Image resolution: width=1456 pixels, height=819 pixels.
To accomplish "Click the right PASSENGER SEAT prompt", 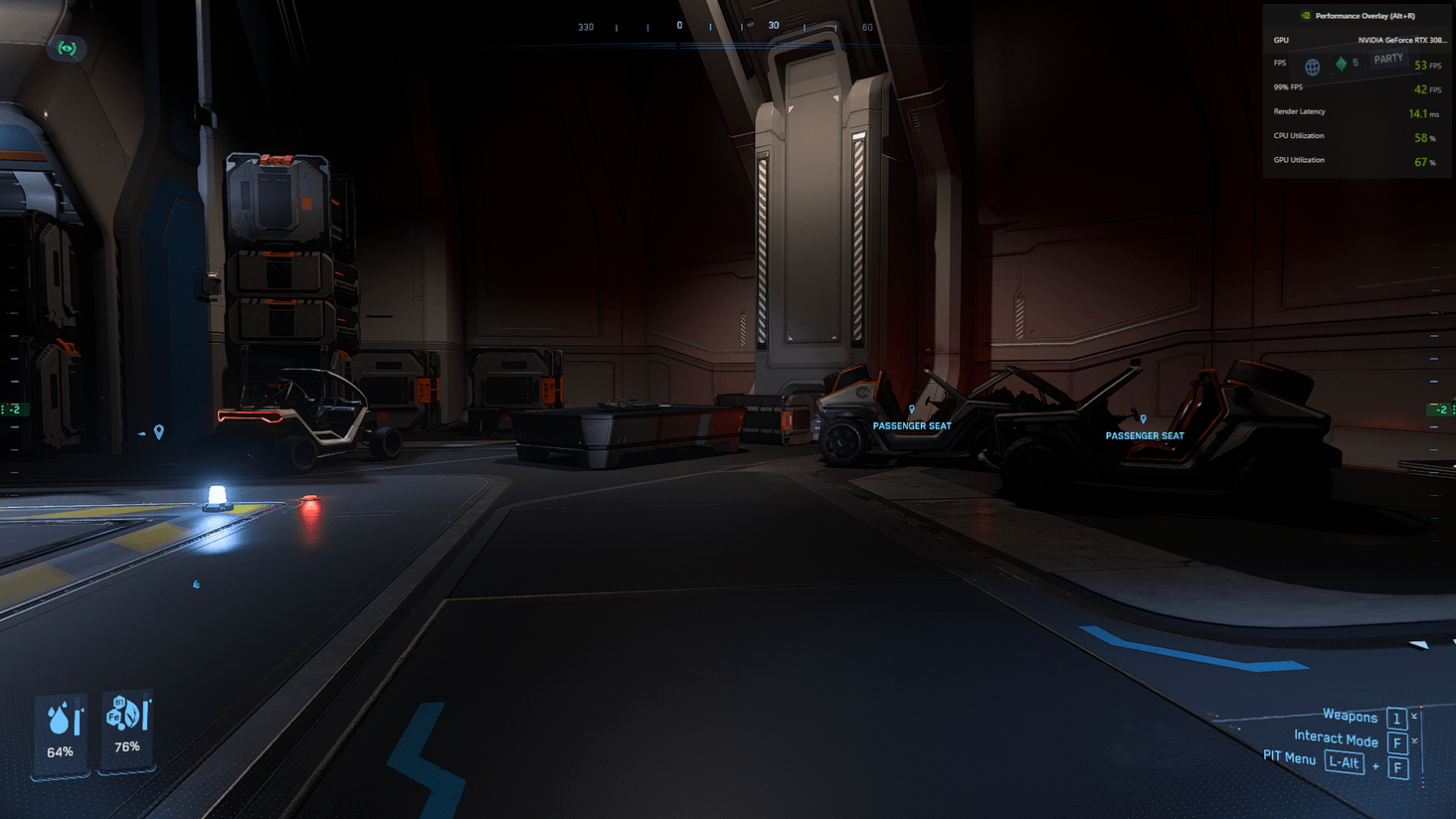I will (x=1145, y=435).
